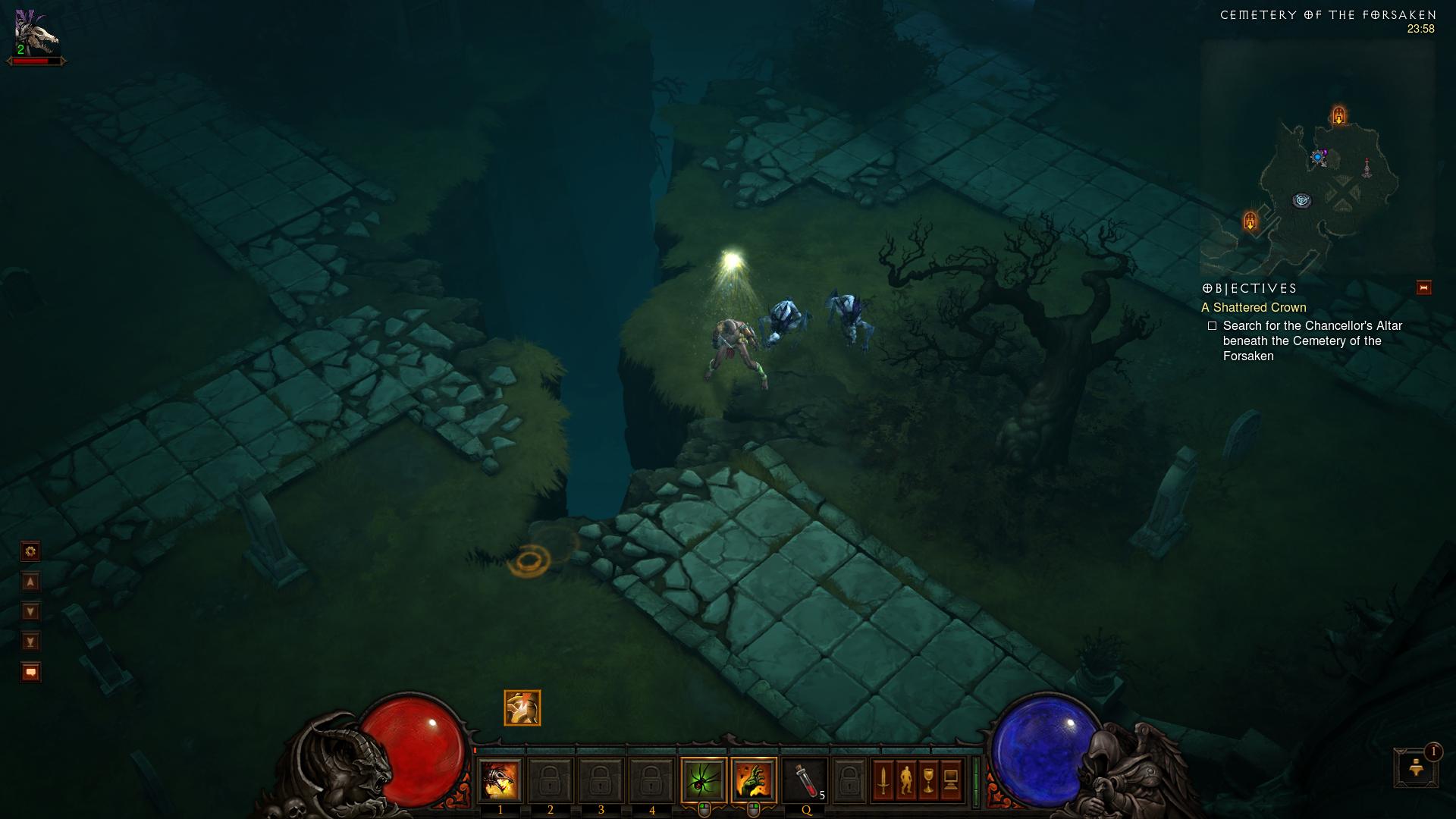Click the upper dungeon entrance marker on minimap

(x=1339, y=115)
